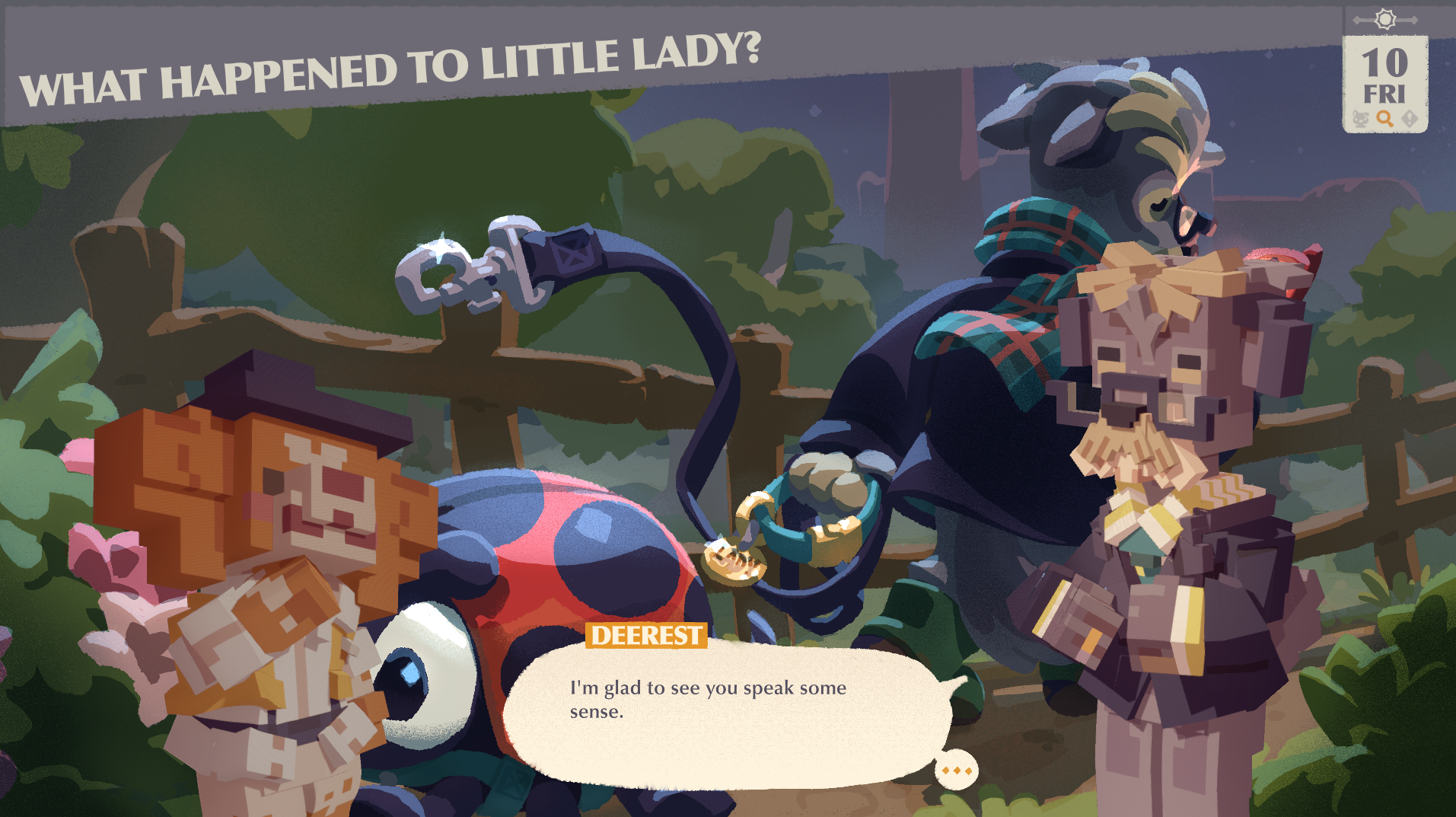Select the grey animal head icon
The height and width of the screenshot is (817, 1456).
(x=1360, y=119)
